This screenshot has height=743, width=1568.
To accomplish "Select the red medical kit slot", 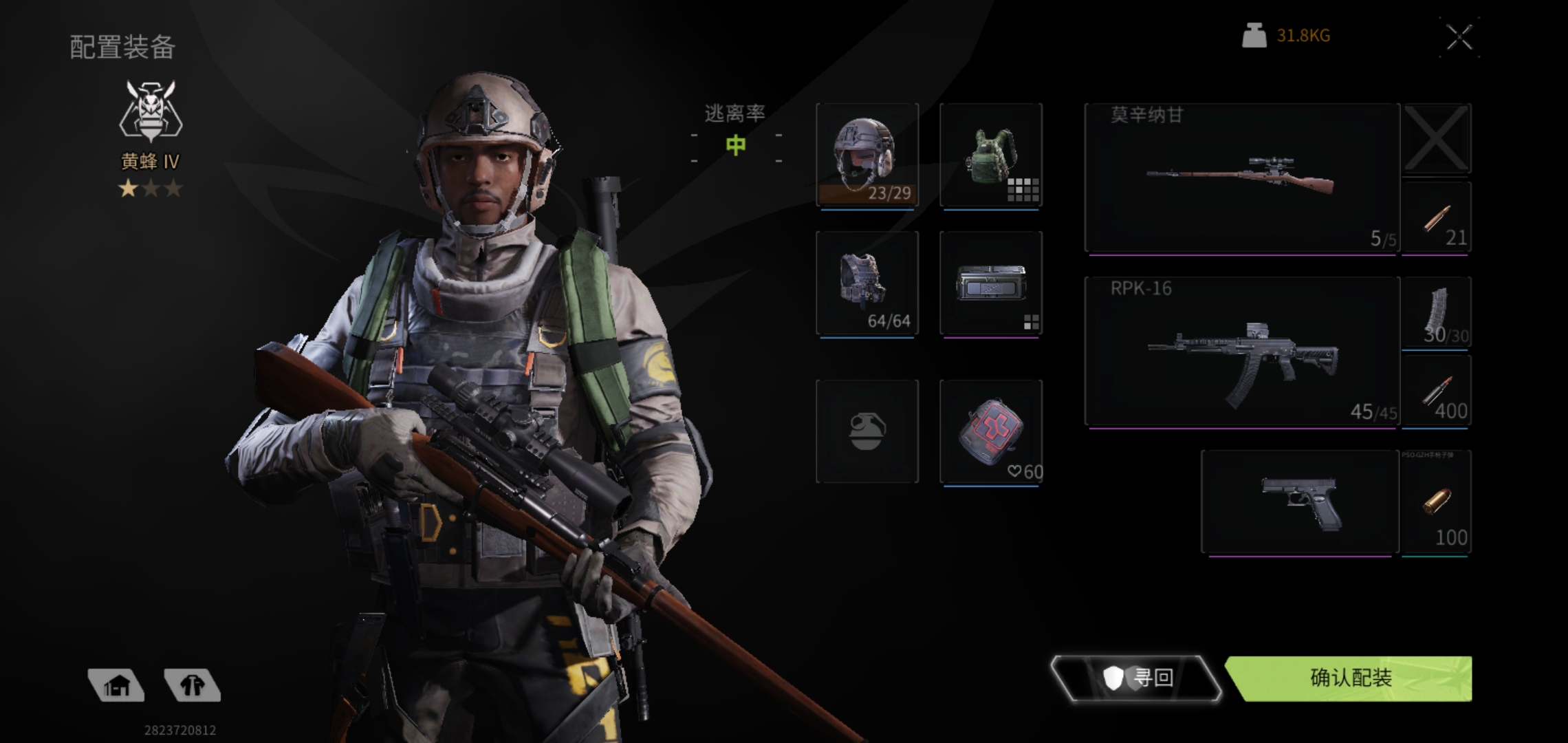I will (x=990, y=431).
